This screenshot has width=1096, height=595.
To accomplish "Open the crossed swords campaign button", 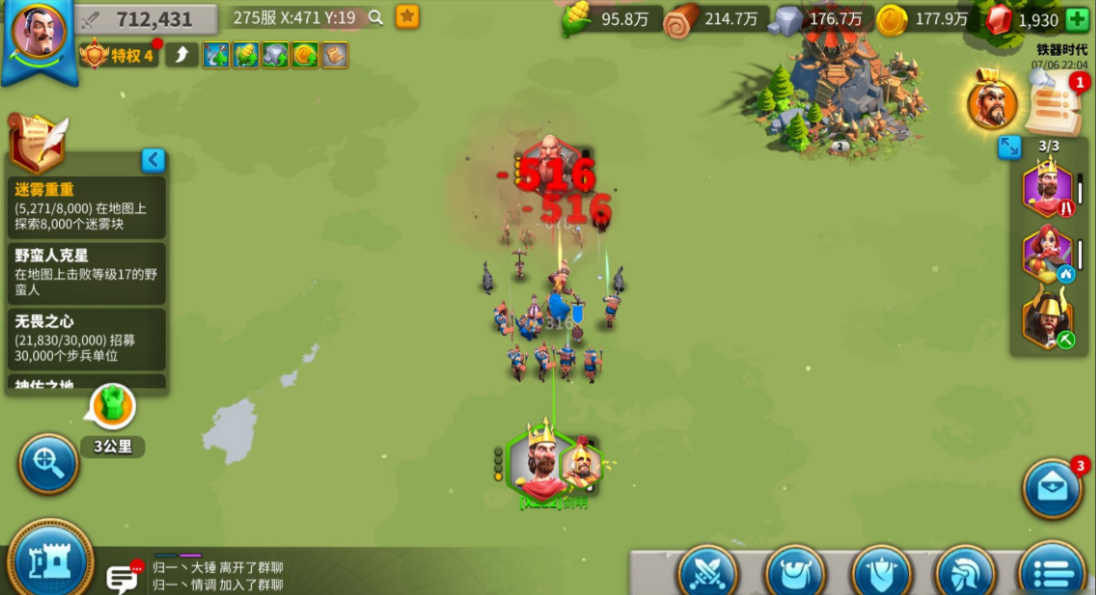I will click(708, 572).
